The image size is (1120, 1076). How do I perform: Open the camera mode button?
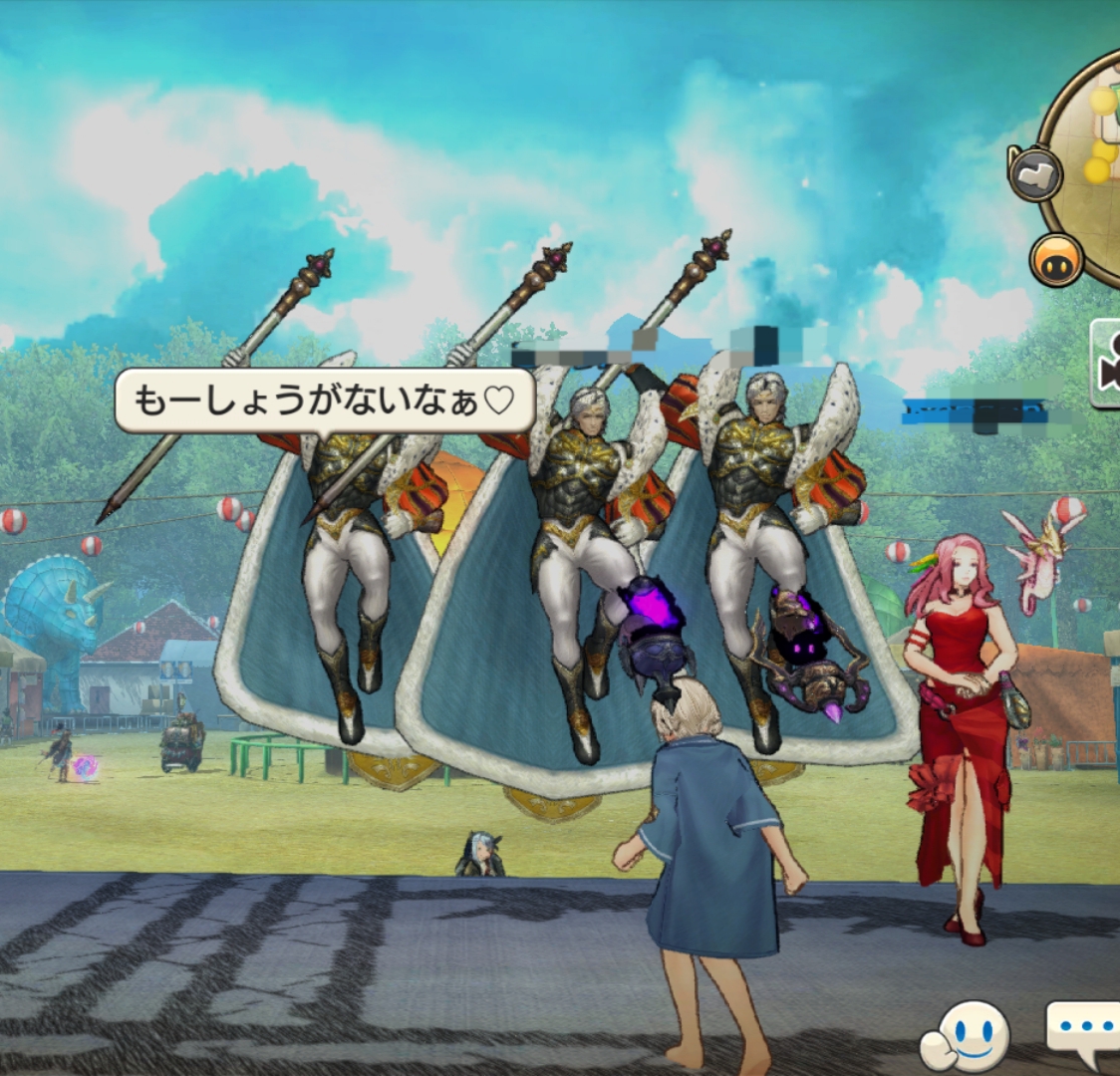[1106, 364]
